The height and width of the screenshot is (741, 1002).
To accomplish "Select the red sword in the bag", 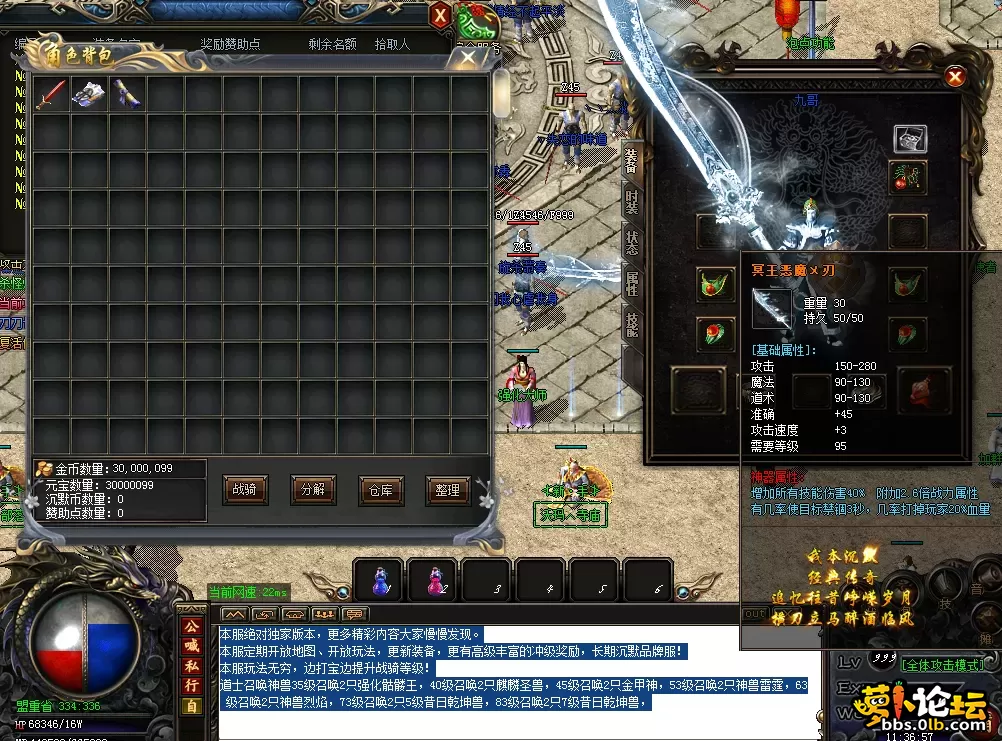I will coord(51,94).
